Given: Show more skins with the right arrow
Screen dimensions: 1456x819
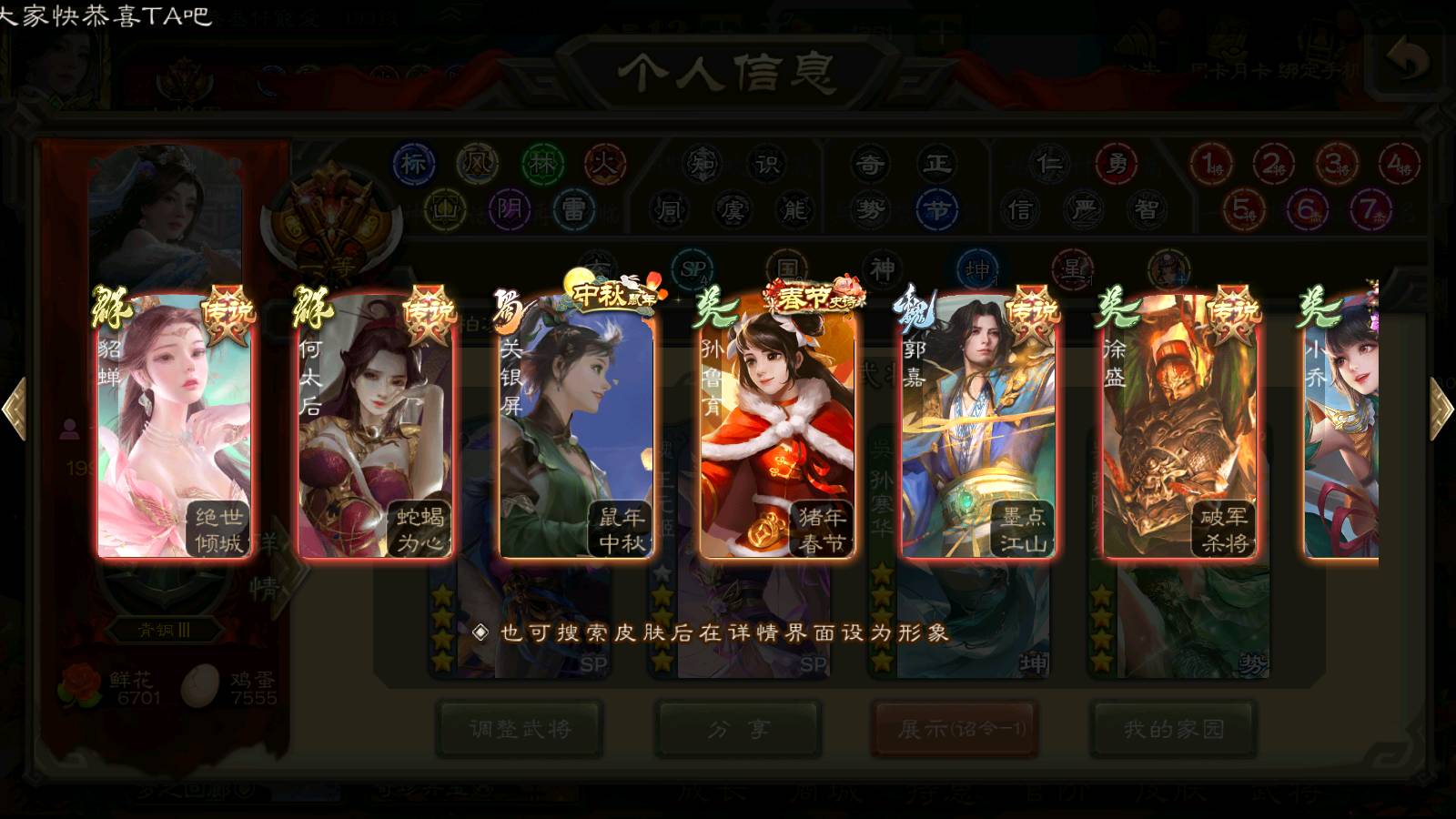Looking at the screenshot, I should [x=1441, y=409].
